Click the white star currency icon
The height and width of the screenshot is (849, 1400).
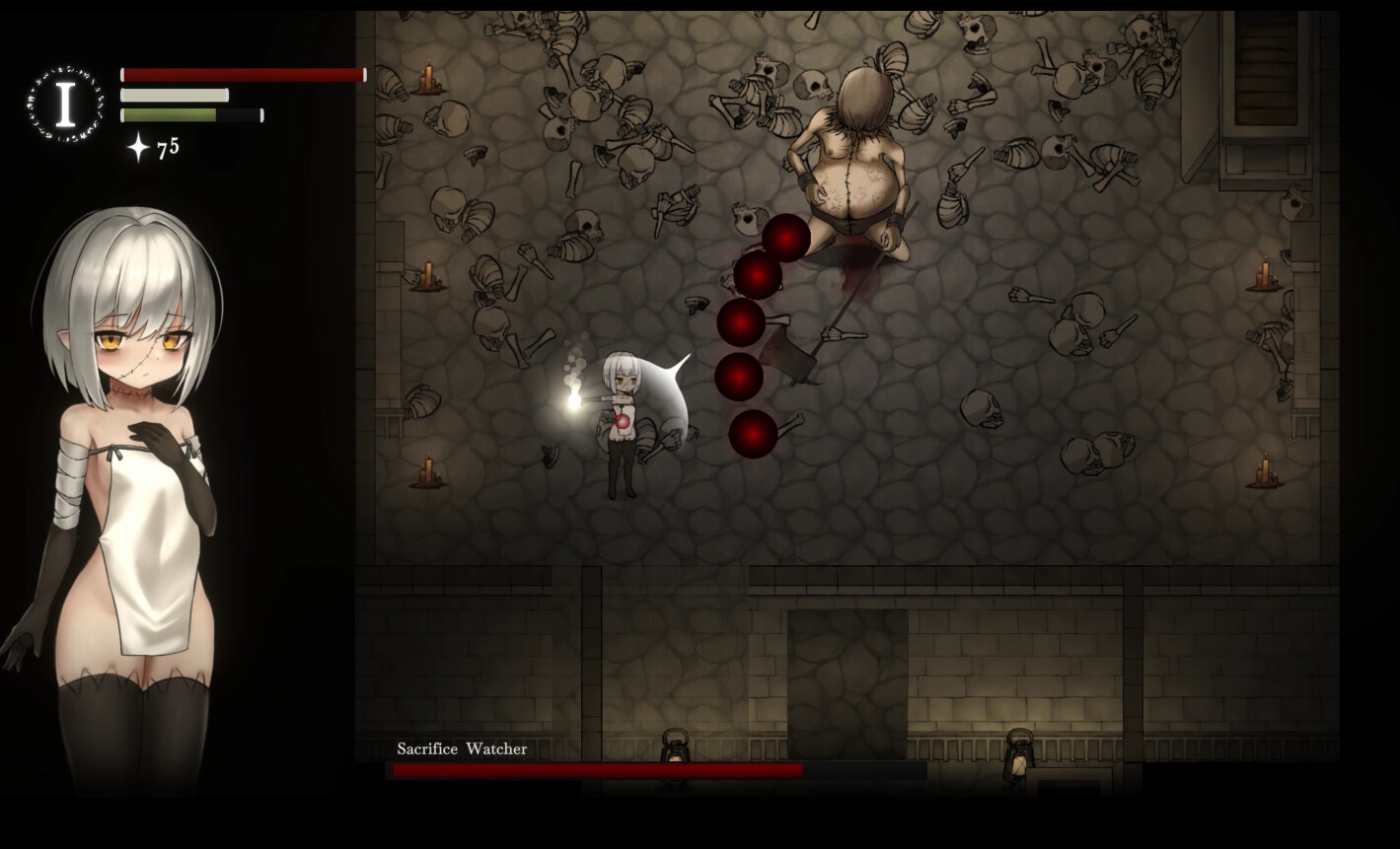pyautogui.click(x=138, y=148)
